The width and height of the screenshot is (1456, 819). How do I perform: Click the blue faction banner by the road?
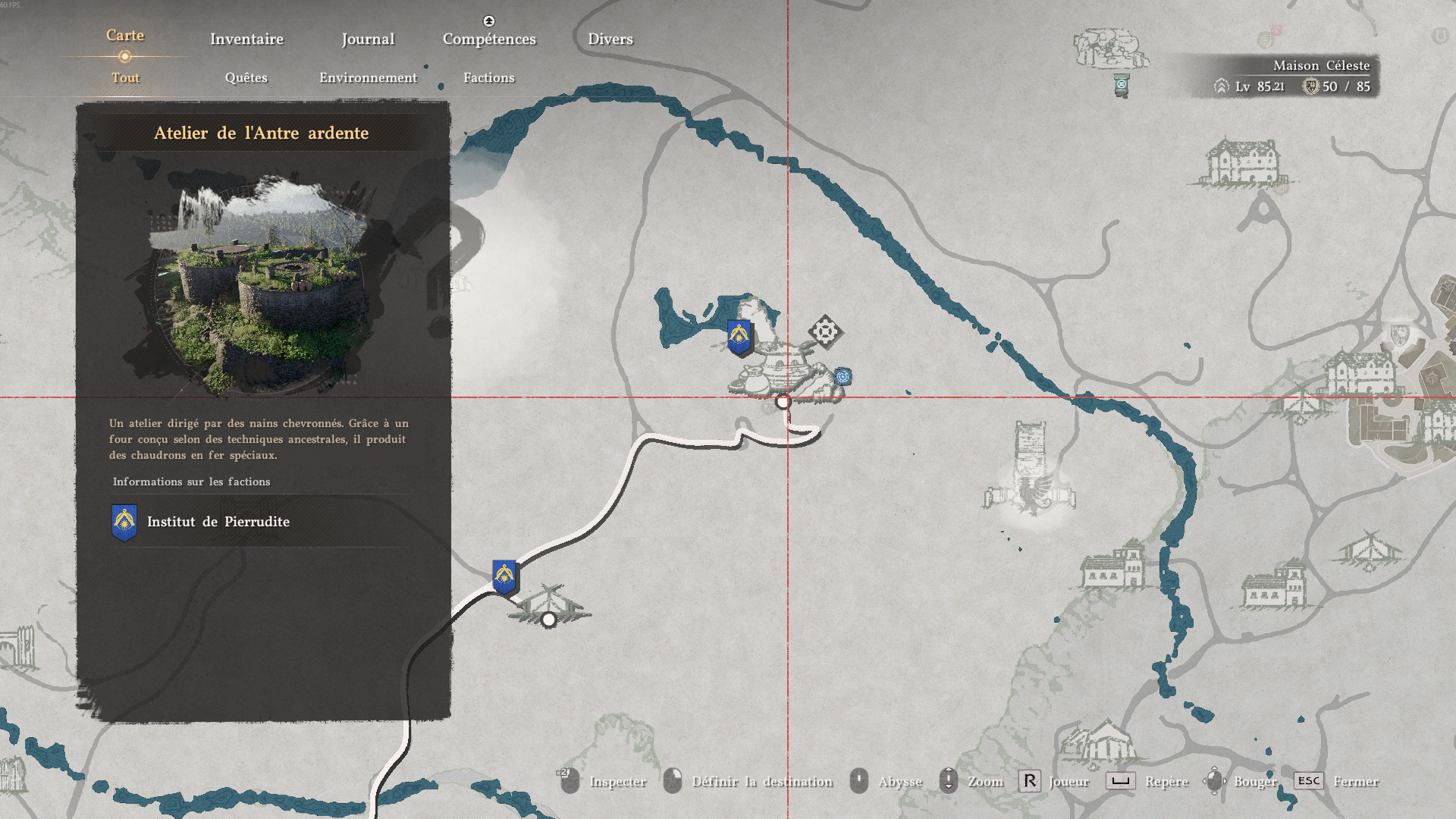504,577
